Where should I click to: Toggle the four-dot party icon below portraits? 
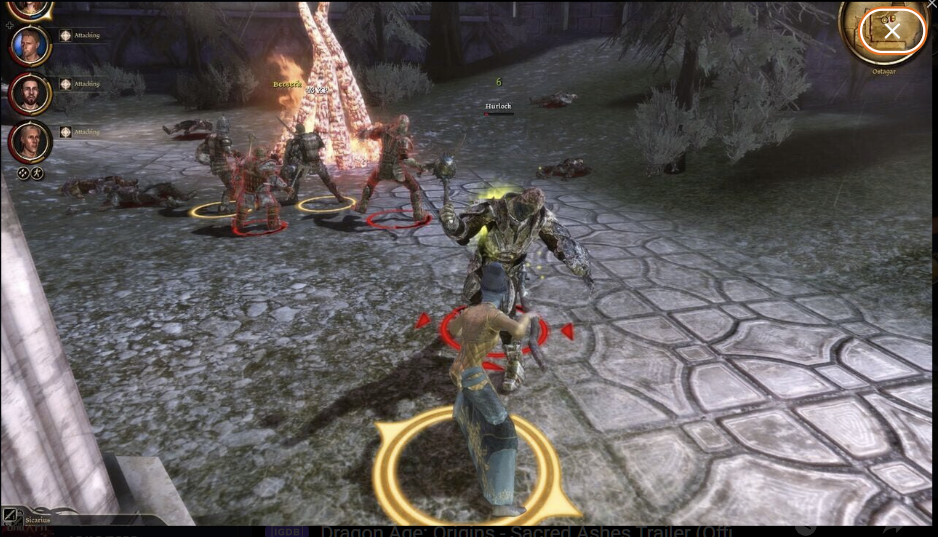pos(23,172)
